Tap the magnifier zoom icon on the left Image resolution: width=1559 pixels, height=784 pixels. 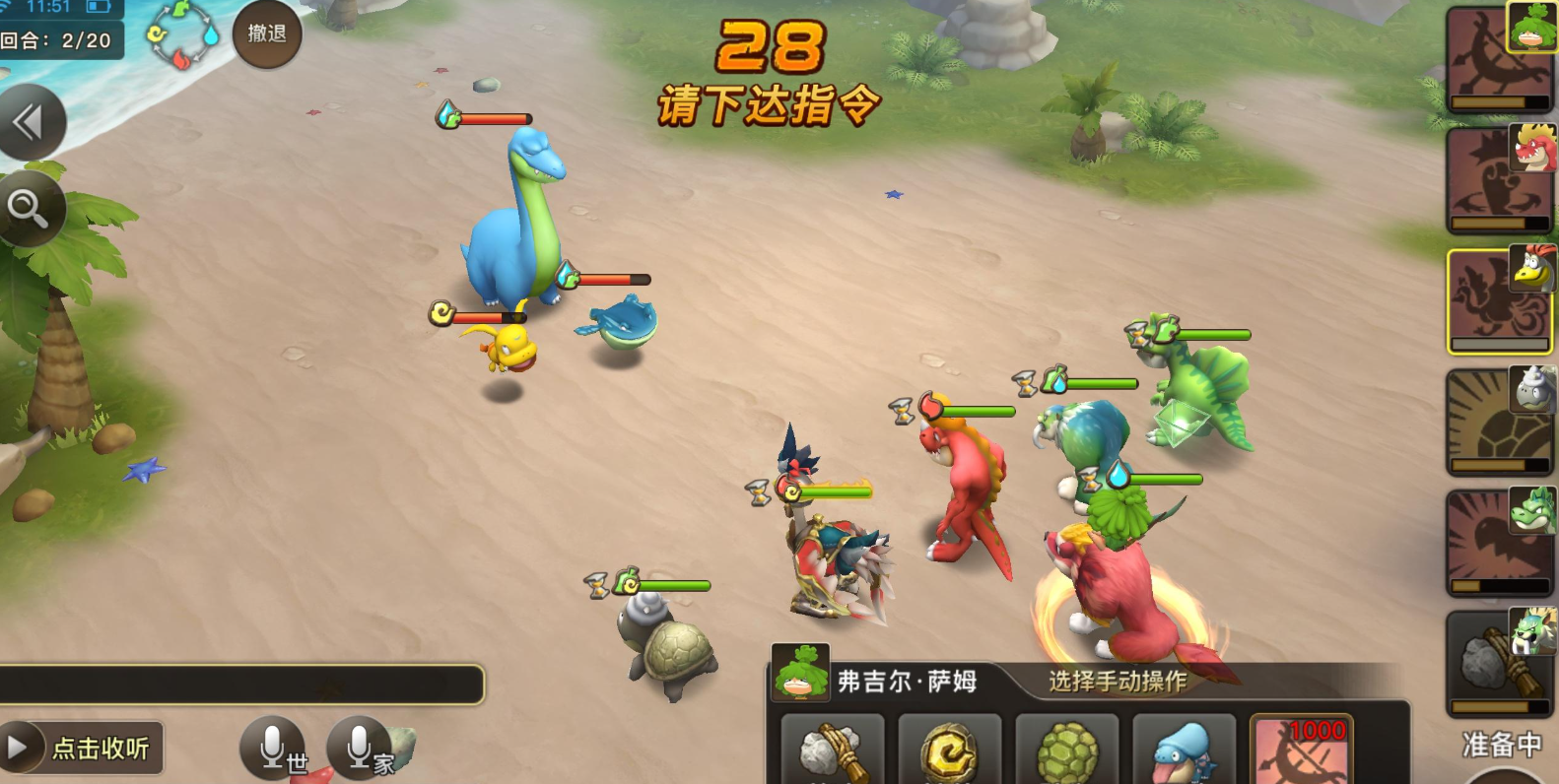pyautogui.click(x=32, y=210)
